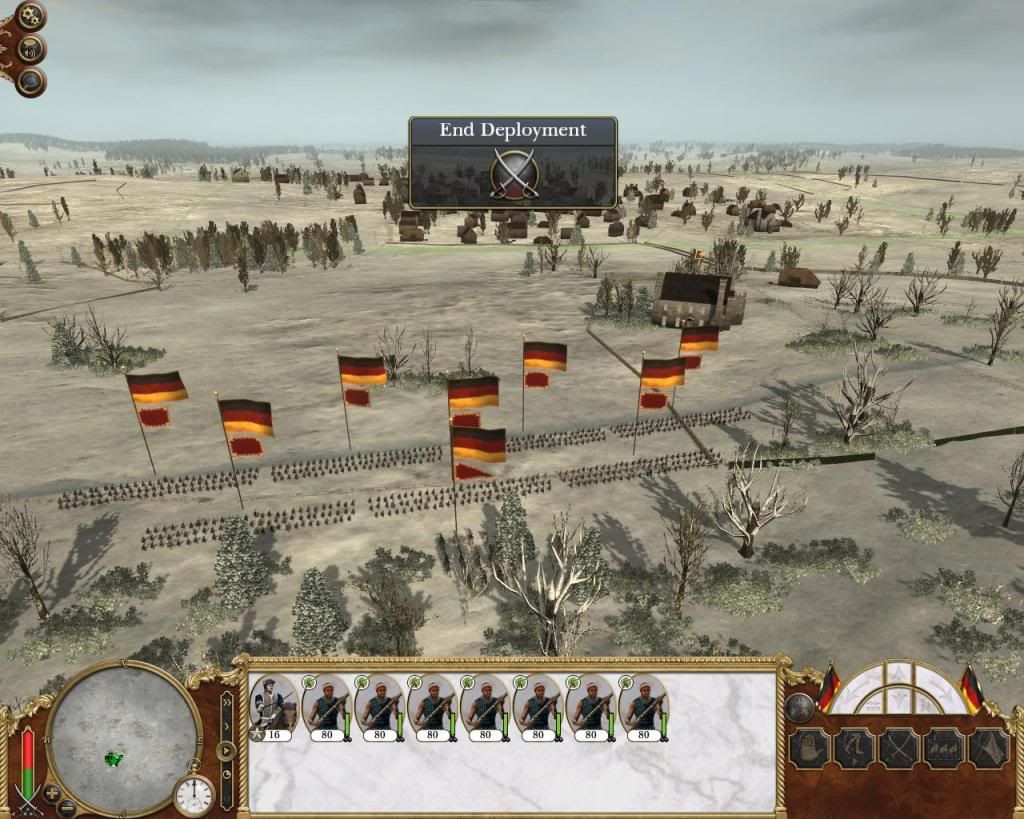Toggle the run (legs) movement order

pyautogui.click(x=854, y=748)
